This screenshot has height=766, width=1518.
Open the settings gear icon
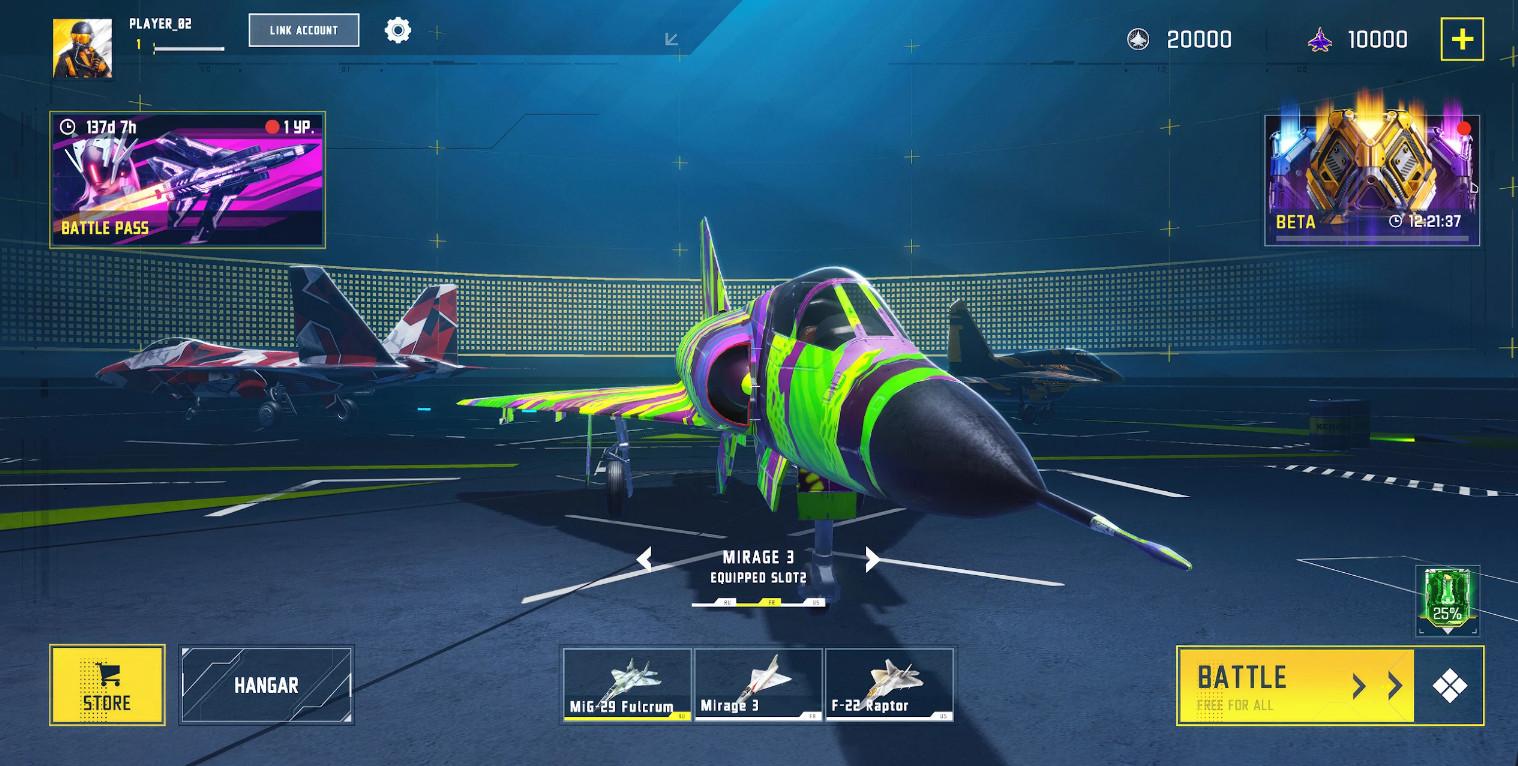pos(398,29)
